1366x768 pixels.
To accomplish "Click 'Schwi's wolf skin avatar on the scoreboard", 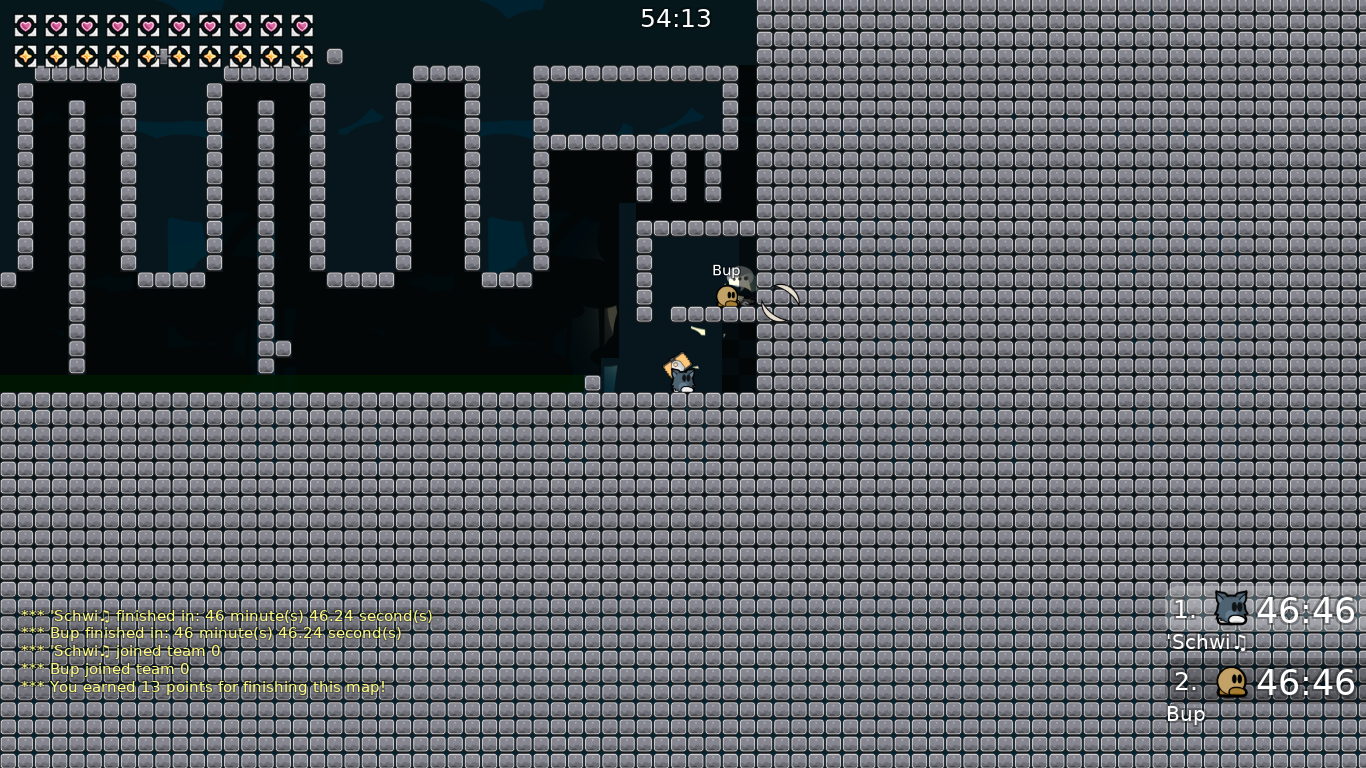I will 1231,609.
